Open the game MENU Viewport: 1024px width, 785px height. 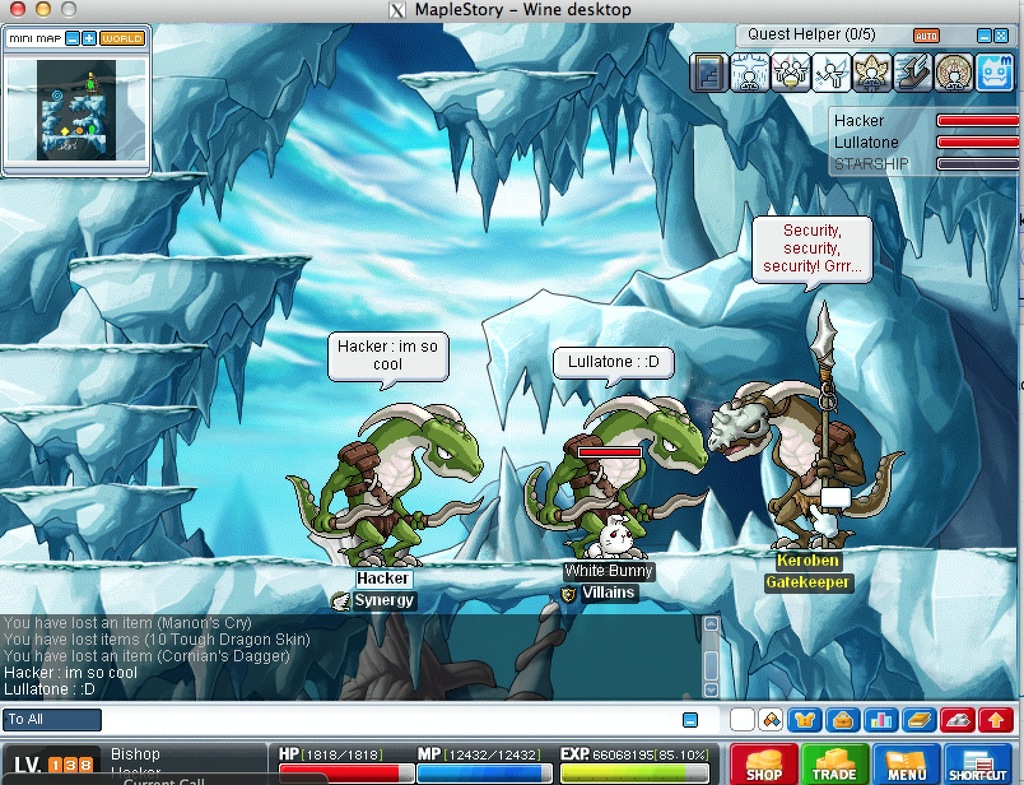(906, 764)
